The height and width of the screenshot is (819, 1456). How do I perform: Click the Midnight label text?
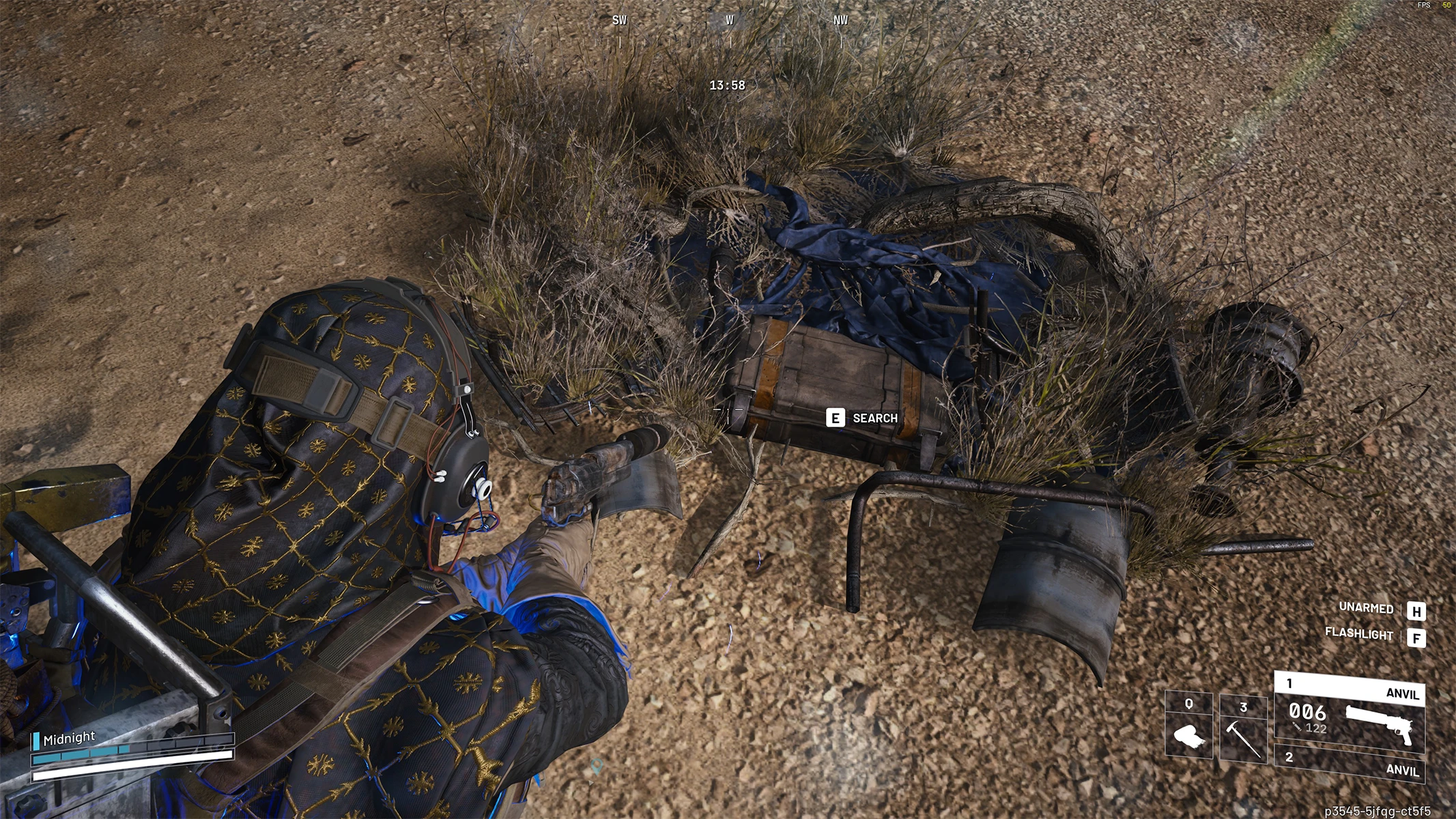(69, 737)
